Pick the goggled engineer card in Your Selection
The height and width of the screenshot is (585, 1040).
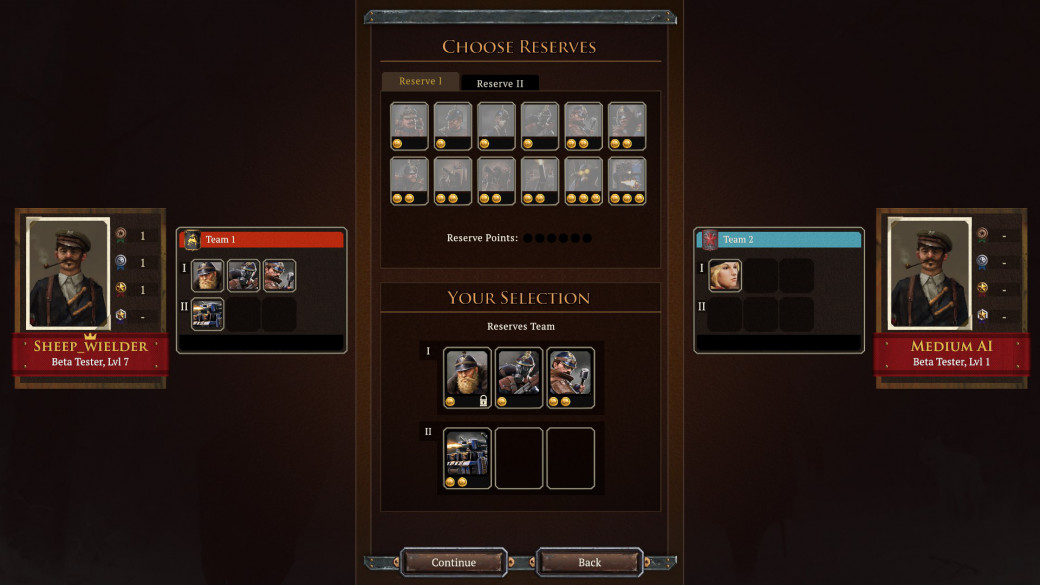coord(571,378)
